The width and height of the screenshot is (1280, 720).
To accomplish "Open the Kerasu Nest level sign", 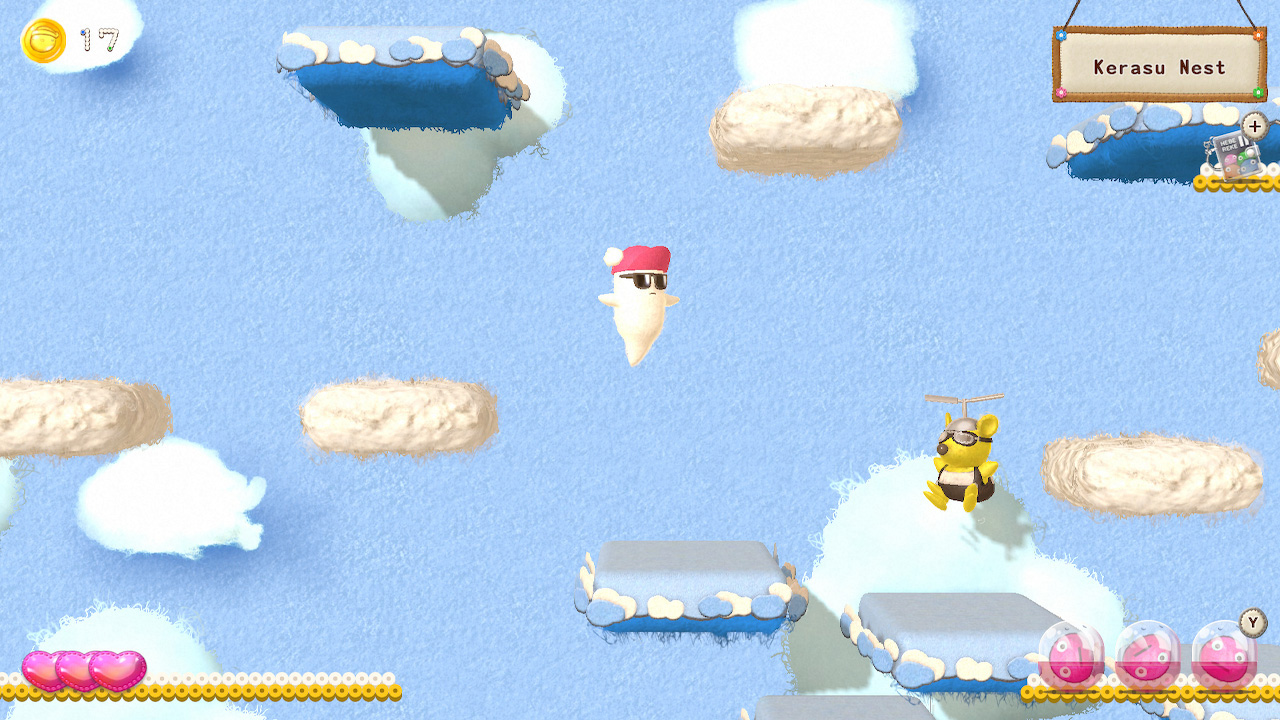I will 1158,66.
